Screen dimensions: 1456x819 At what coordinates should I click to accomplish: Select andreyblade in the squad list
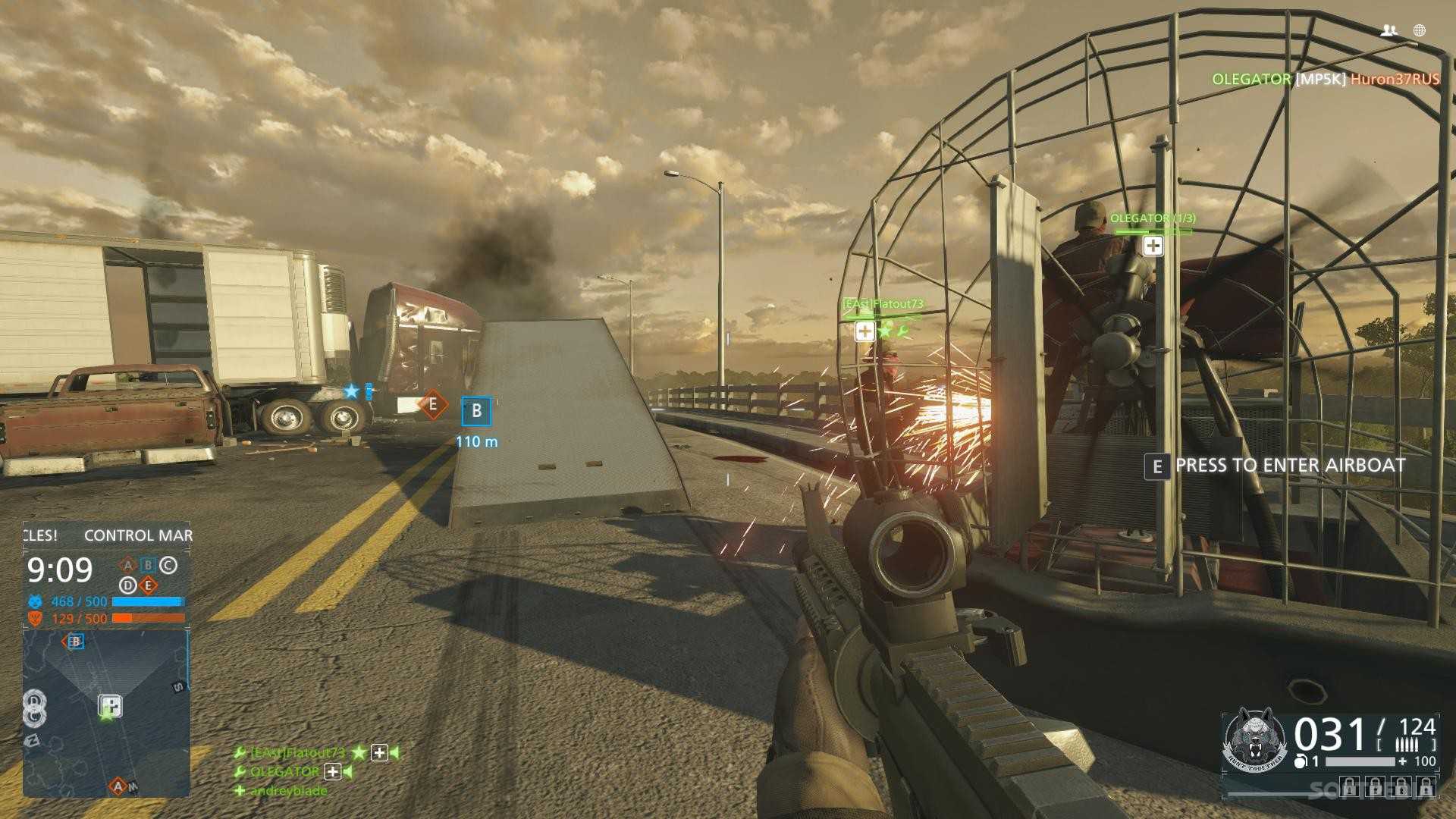pyautogui.click(x=289, y=790)
